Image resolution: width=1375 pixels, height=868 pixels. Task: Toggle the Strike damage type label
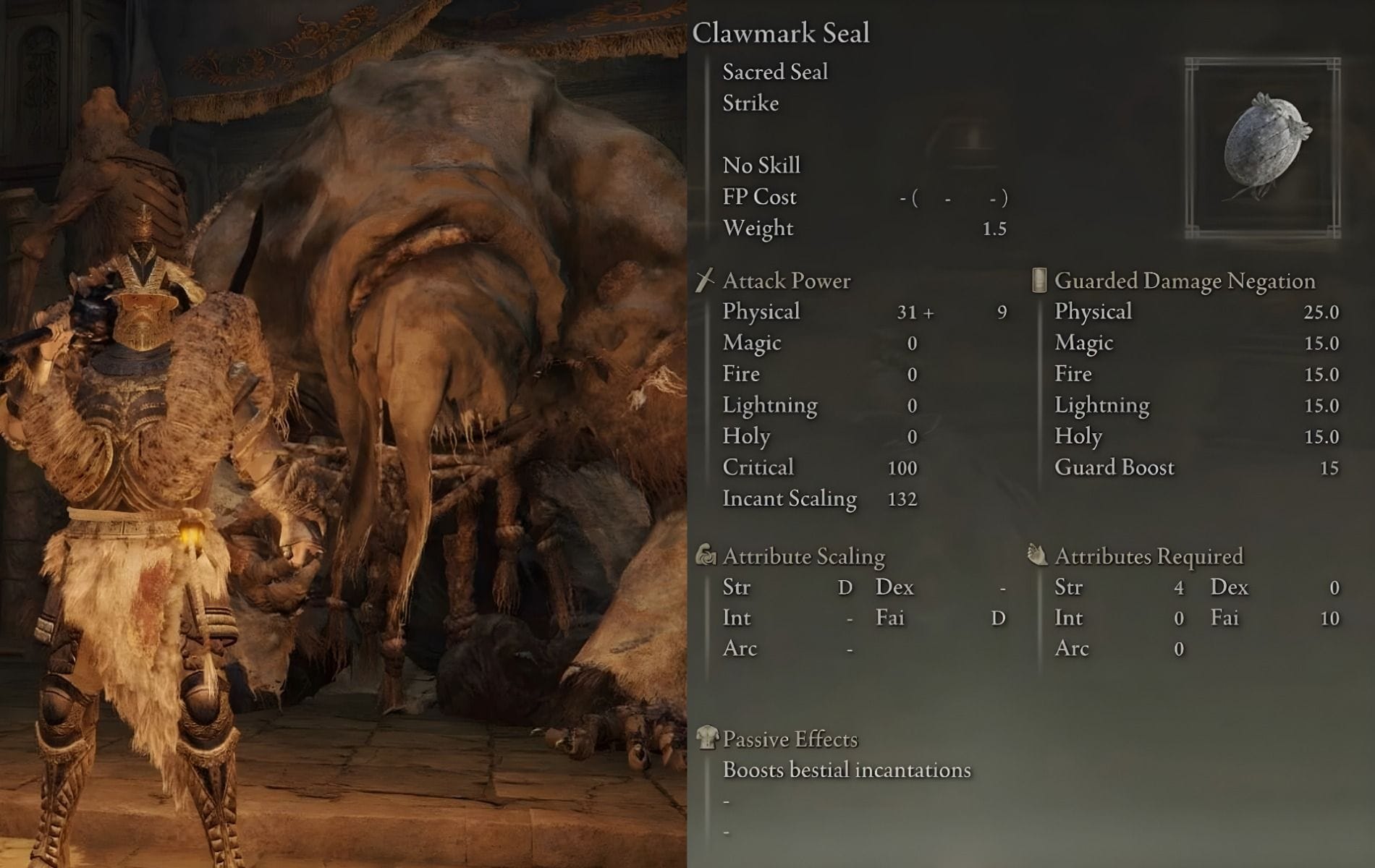pyautogui.click(x=750, y=103)
